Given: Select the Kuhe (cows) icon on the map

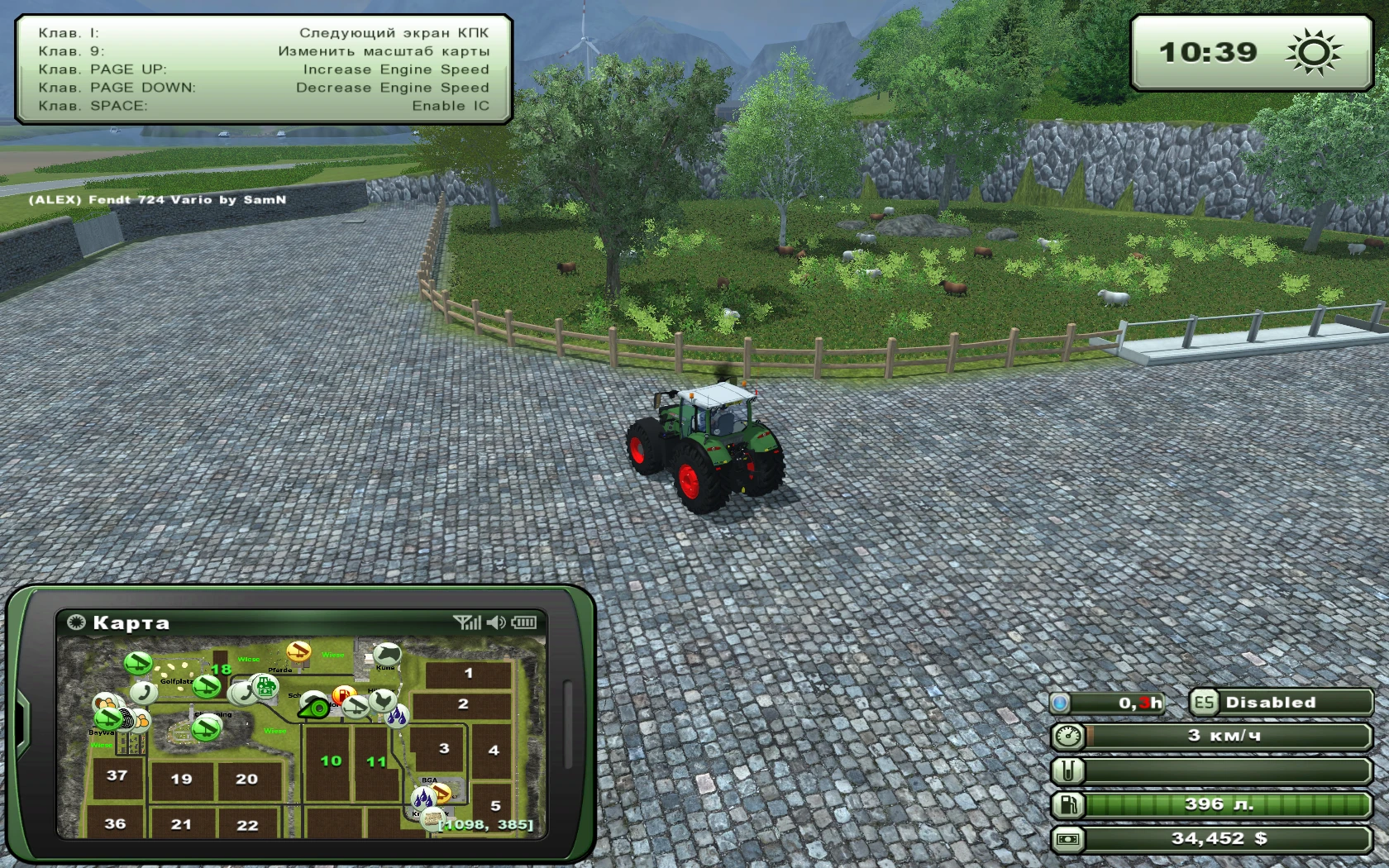Looking at the screenshot, I should tap(388, 654).
